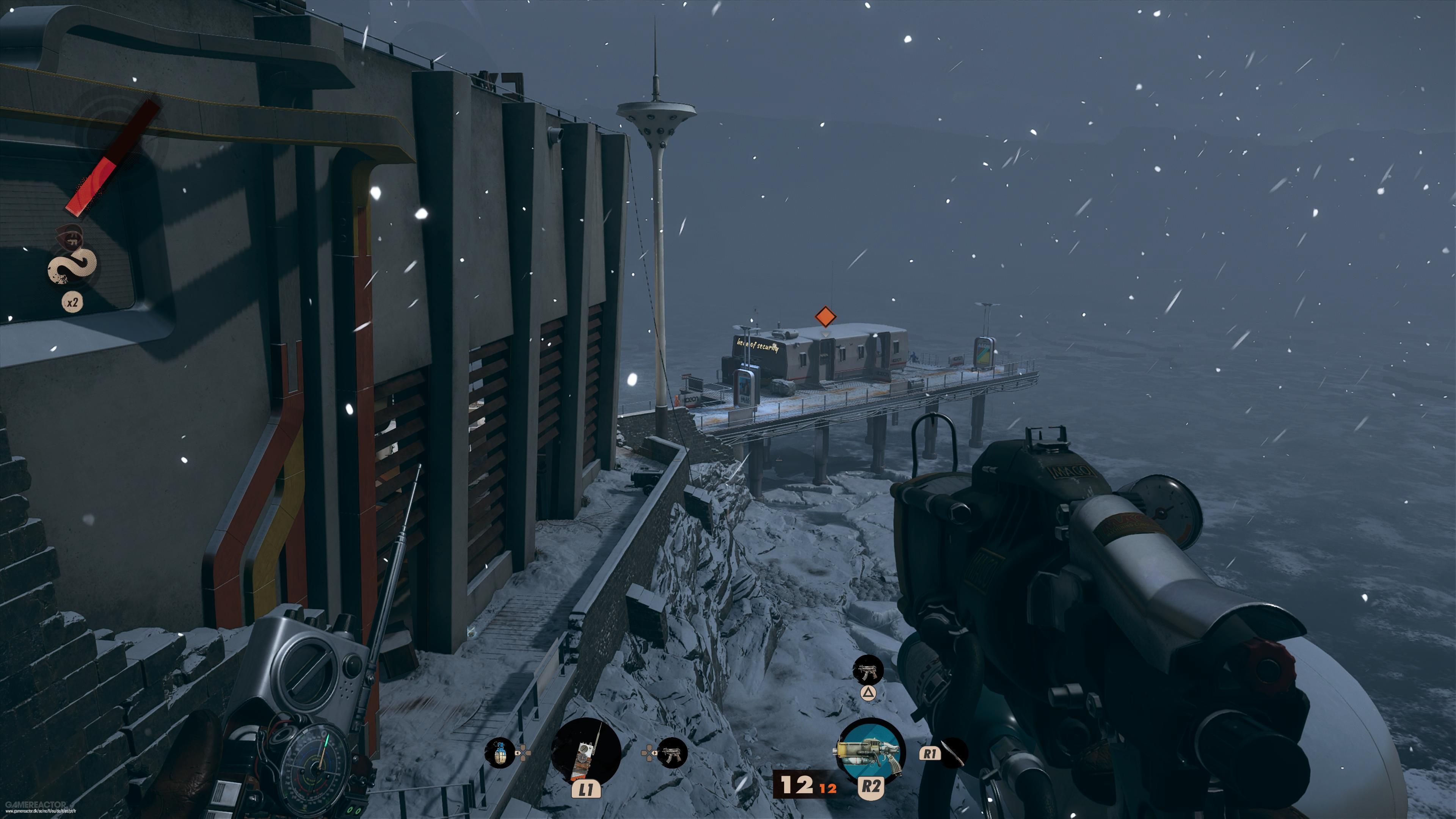Click the snake-shaped Reprise icon
The height and width of the screenshot is (819, 1456).
tap(72, 266)
